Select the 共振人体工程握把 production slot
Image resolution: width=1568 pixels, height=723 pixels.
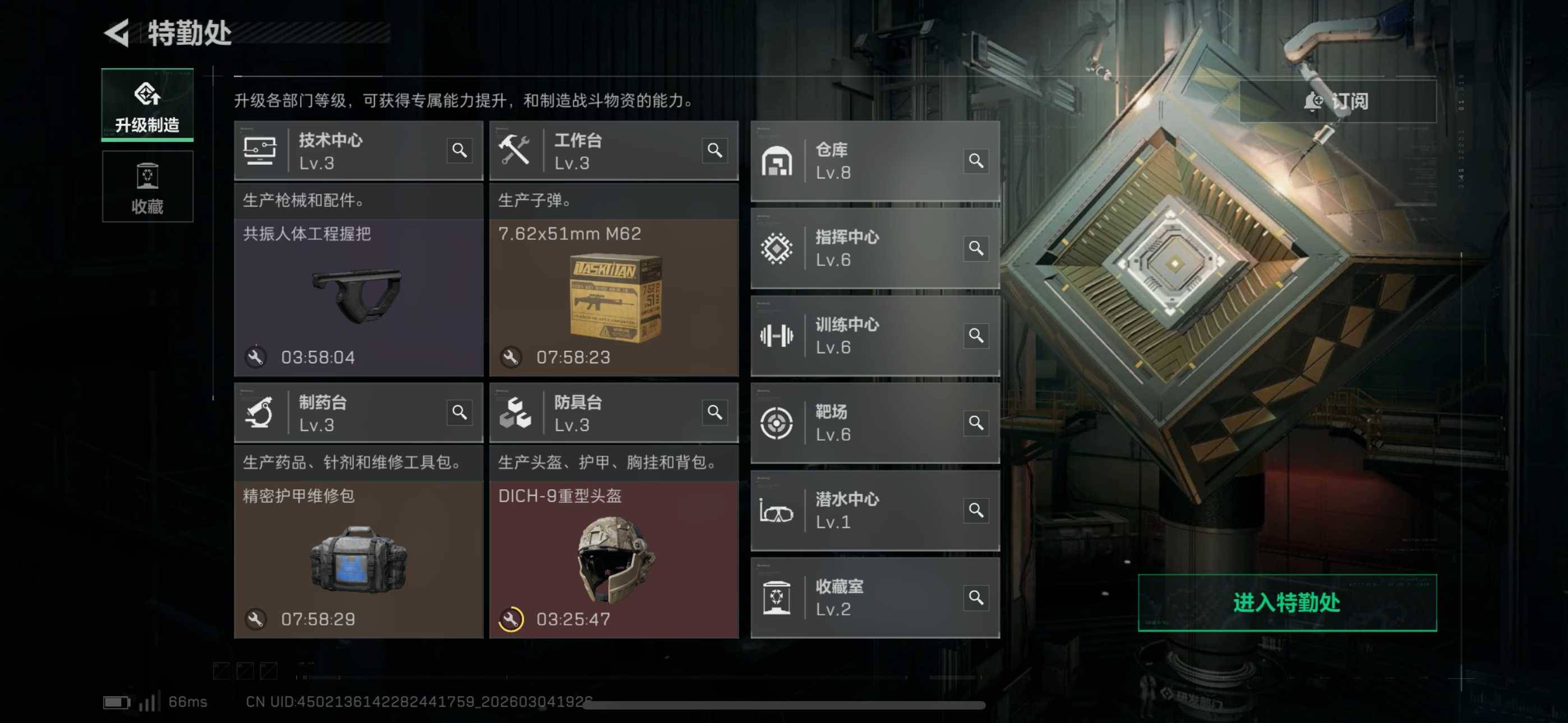pos(358,298)
